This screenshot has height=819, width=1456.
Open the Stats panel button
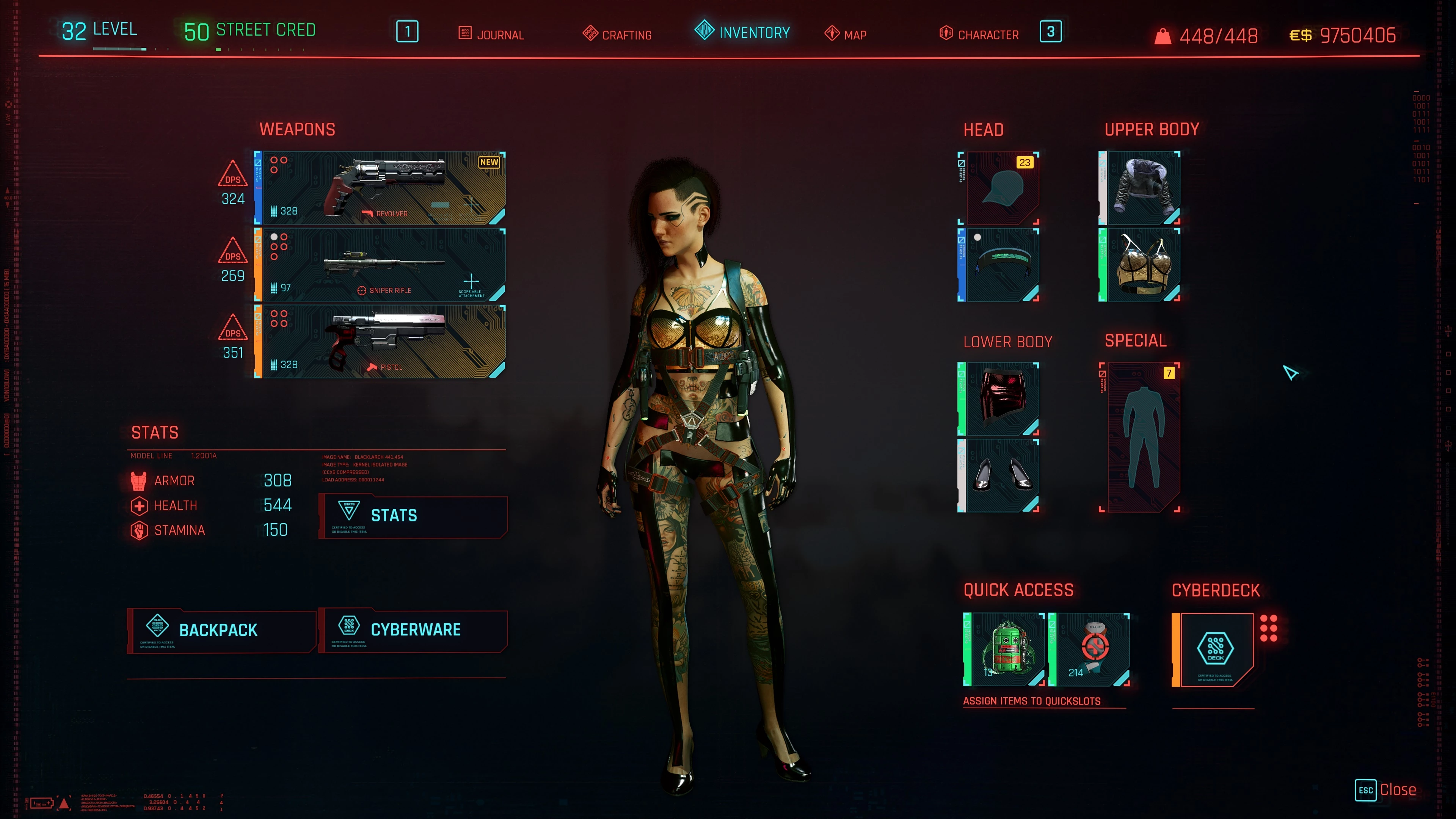coord(413,516)
